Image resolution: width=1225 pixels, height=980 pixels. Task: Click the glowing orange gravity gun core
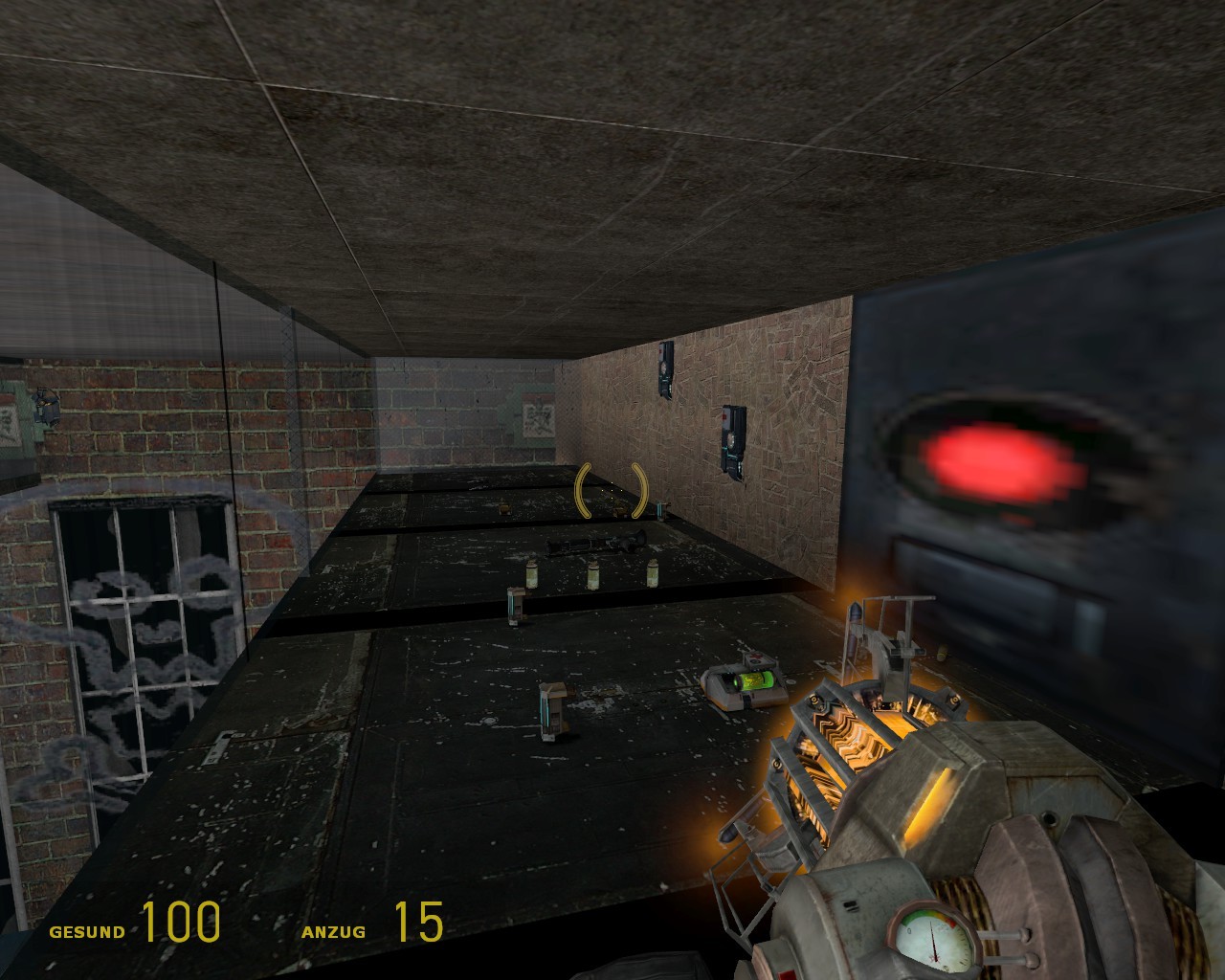click(857, 742)
